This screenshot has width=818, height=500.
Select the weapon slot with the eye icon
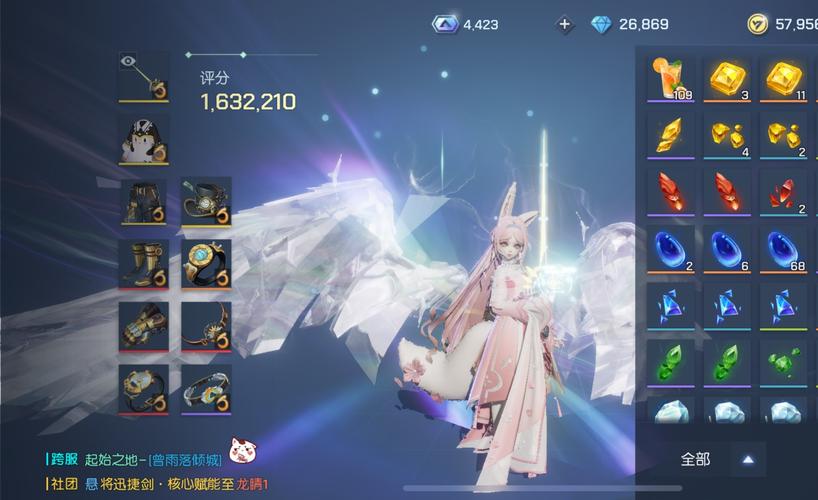(x=144, y=77)
